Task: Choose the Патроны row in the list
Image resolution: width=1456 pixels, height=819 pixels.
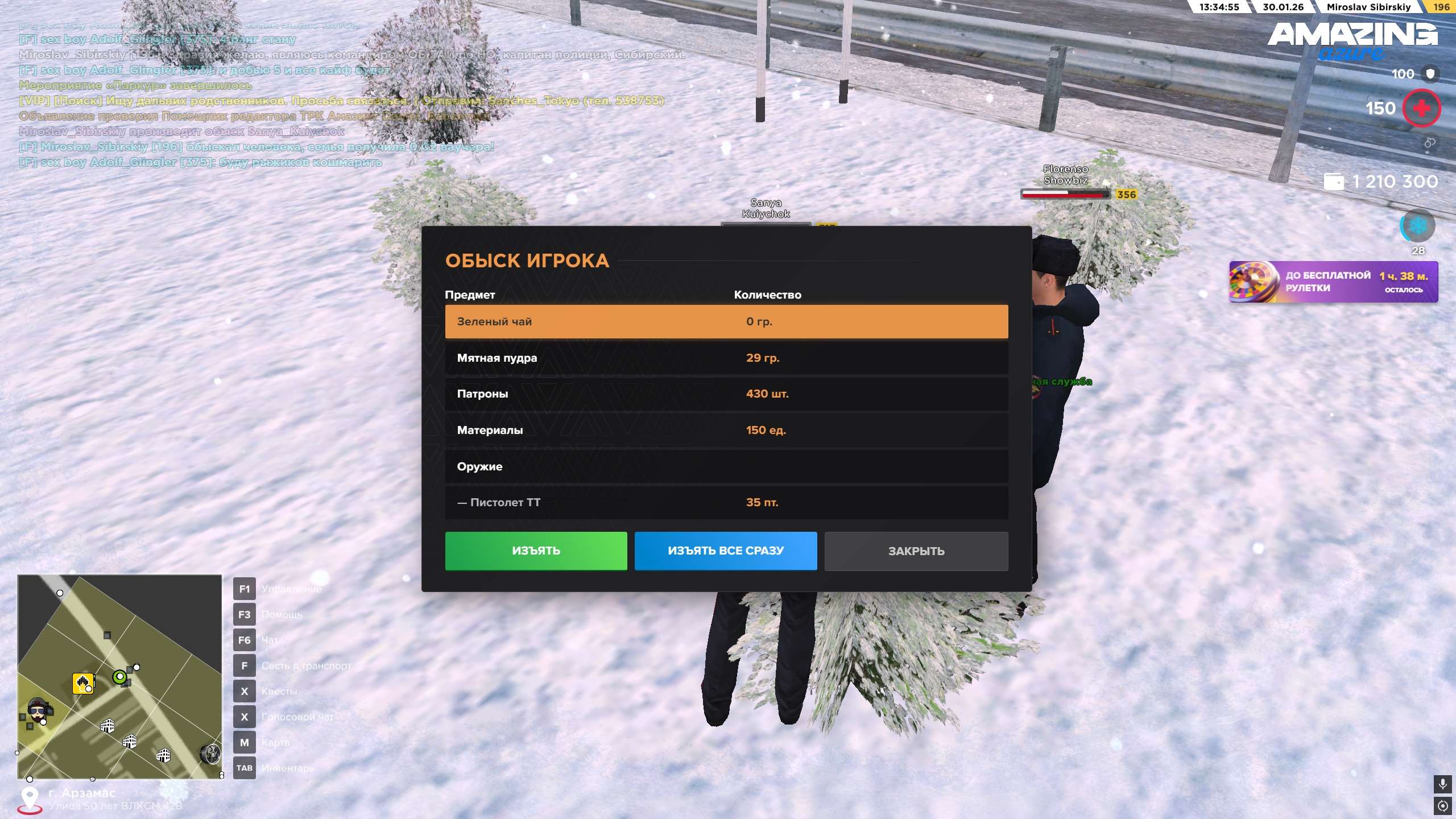Action: click(726, 394)
